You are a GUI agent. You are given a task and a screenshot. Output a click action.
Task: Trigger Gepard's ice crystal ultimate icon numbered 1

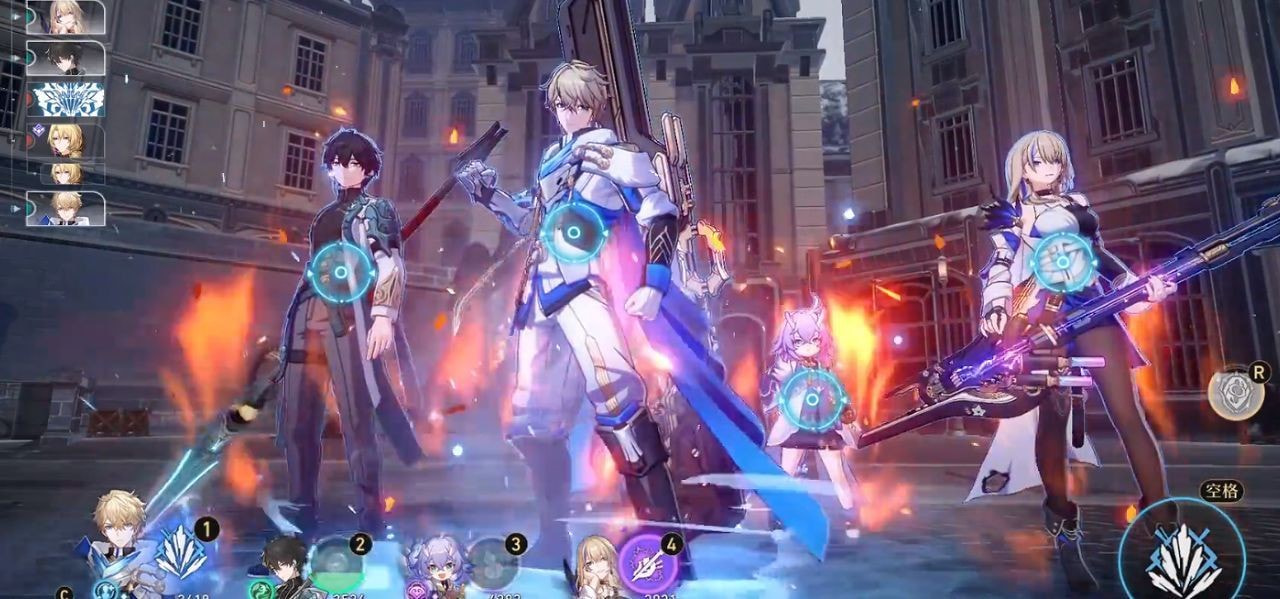click(x=179, y=554)
